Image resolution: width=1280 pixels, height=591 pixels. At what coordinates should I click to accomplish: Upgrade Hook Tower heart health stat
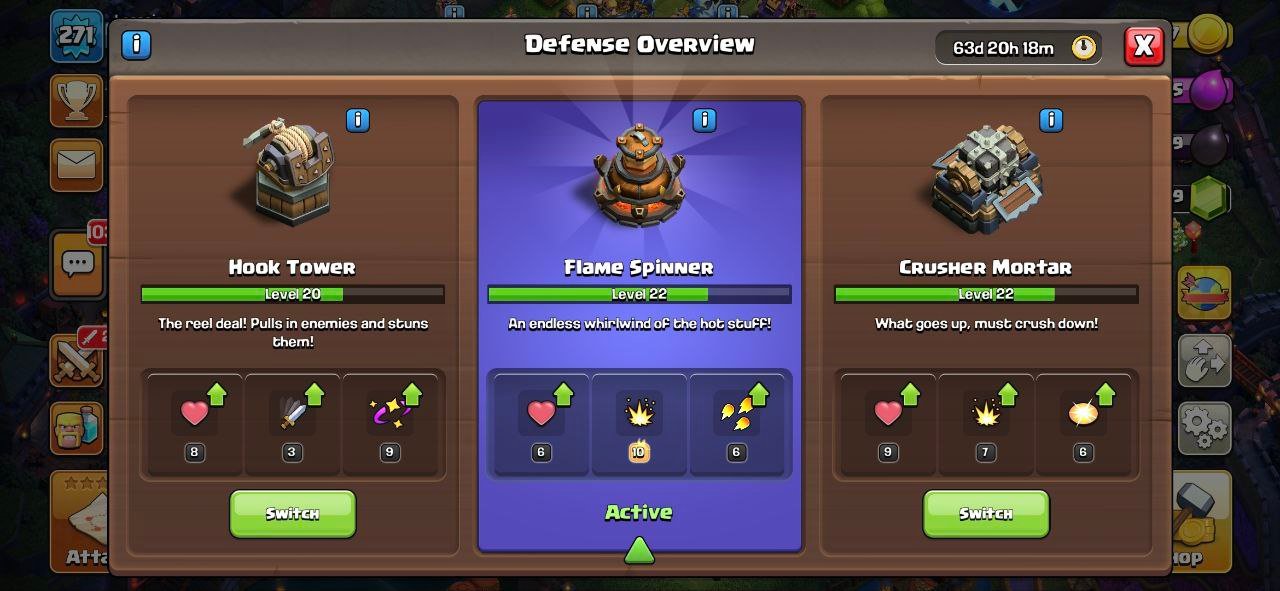point(195,420)
